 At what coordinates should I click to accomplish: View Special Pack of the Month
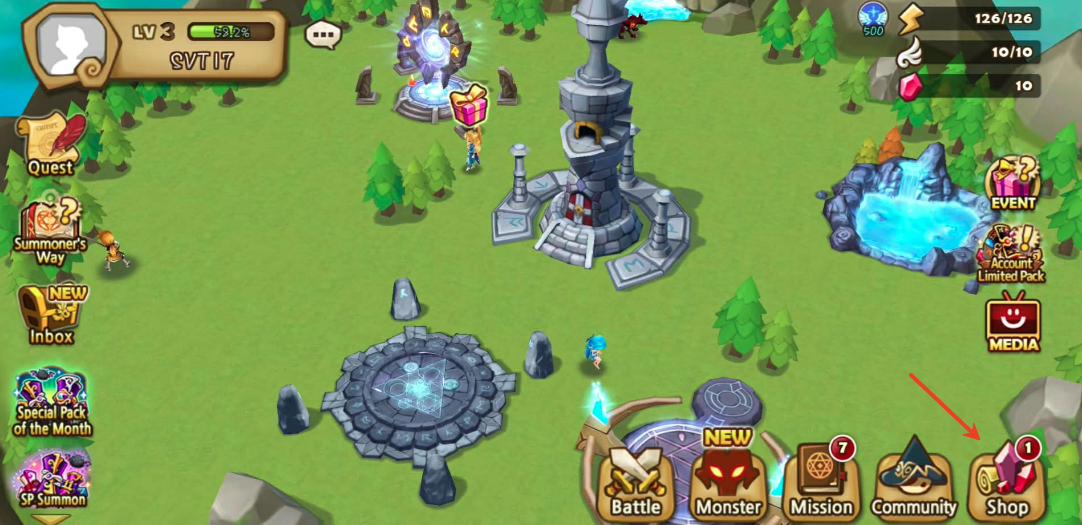coord(52,402)
